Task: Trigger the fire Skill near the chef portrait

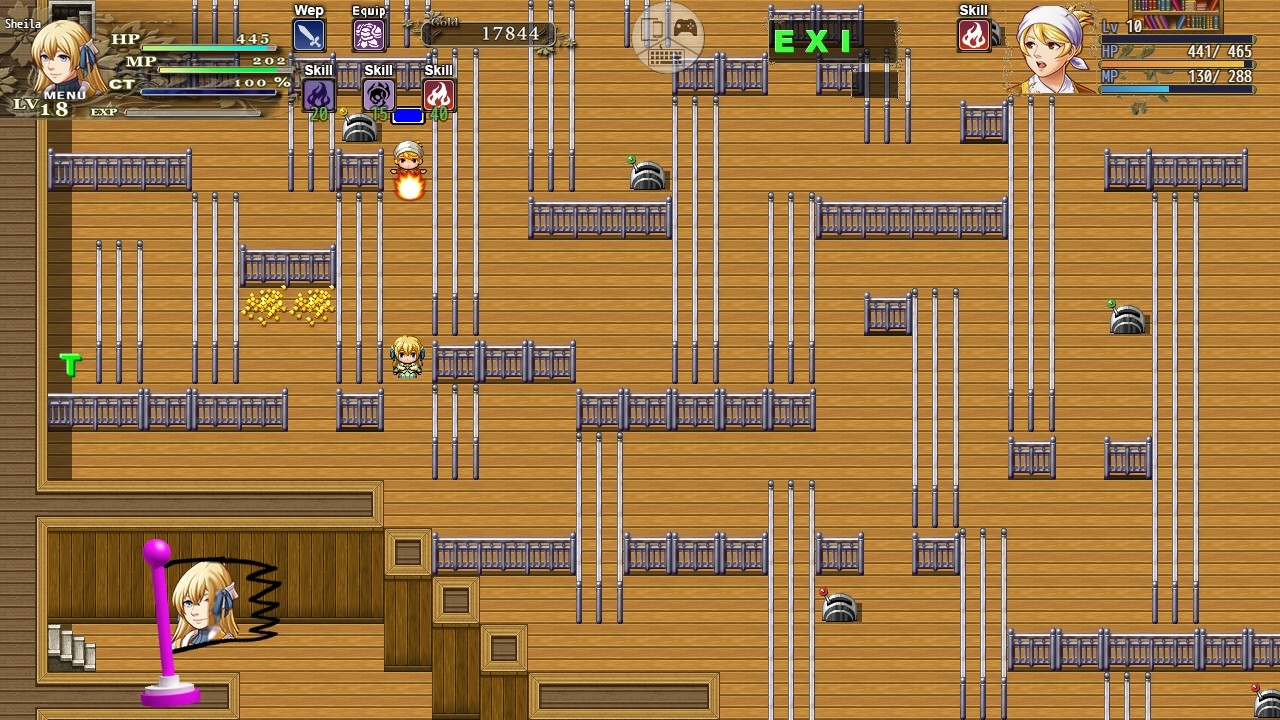Action: coord(974,36)
